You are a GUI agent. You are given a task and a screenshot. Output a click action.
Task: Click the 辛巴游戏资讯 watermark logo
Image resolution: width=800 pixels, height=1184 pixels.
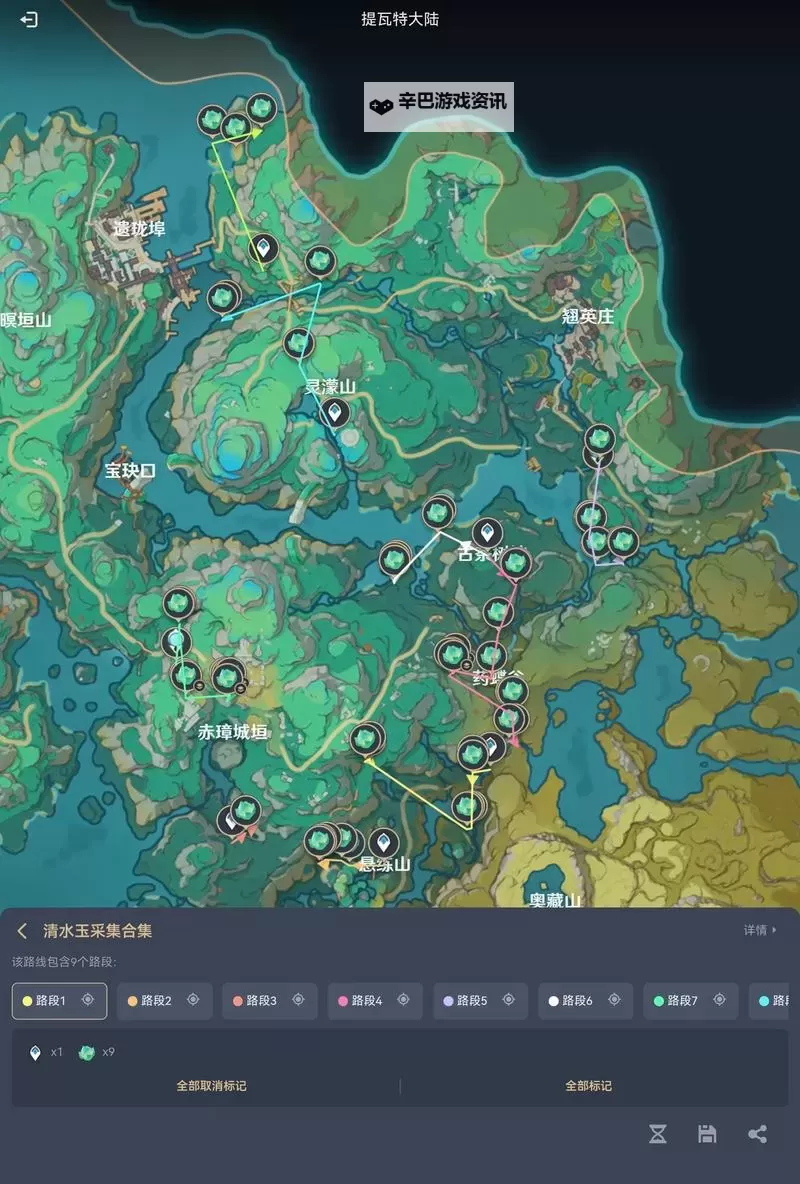pos(438,102)
